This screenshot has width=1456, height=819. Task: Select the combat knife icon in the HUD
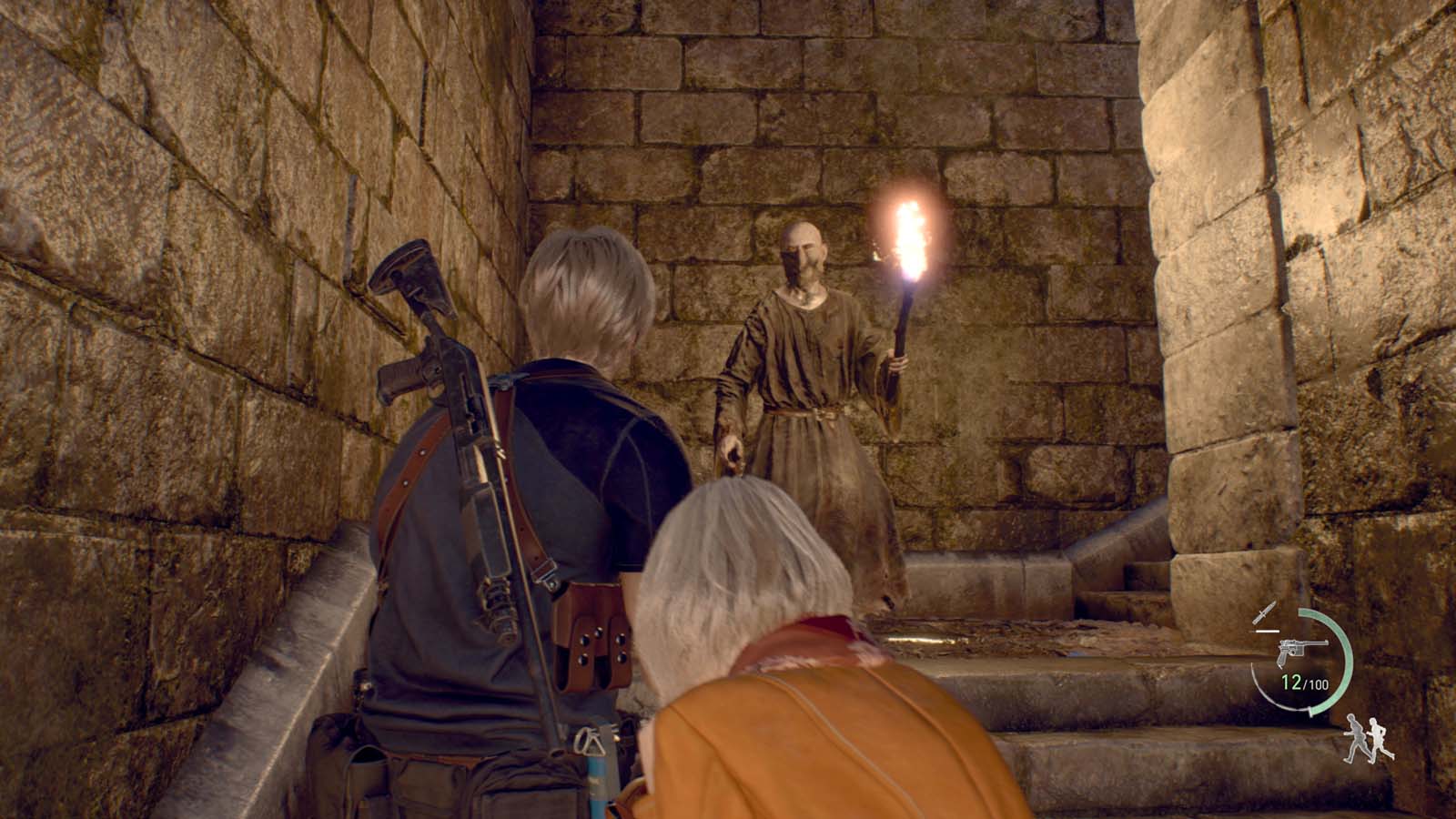(1265, 612)
